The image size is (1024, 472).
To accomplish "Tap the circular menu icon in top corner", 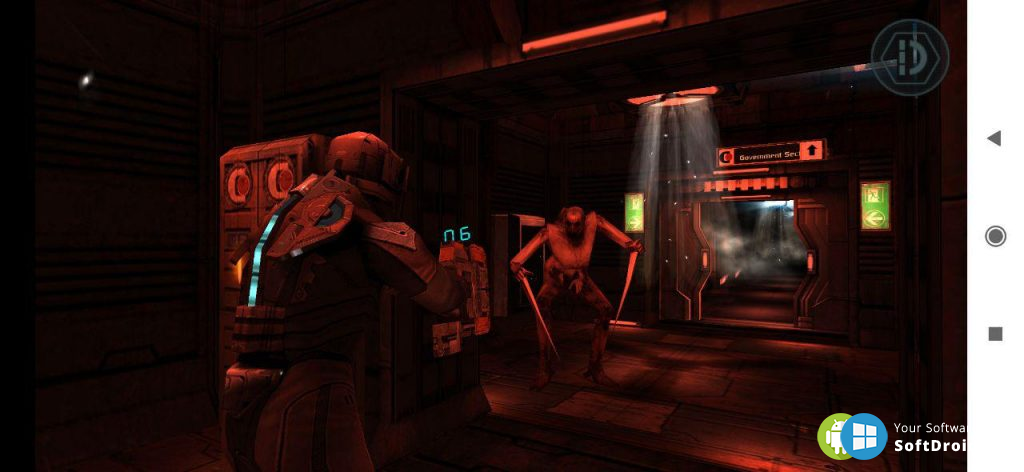I will (909, 57).
